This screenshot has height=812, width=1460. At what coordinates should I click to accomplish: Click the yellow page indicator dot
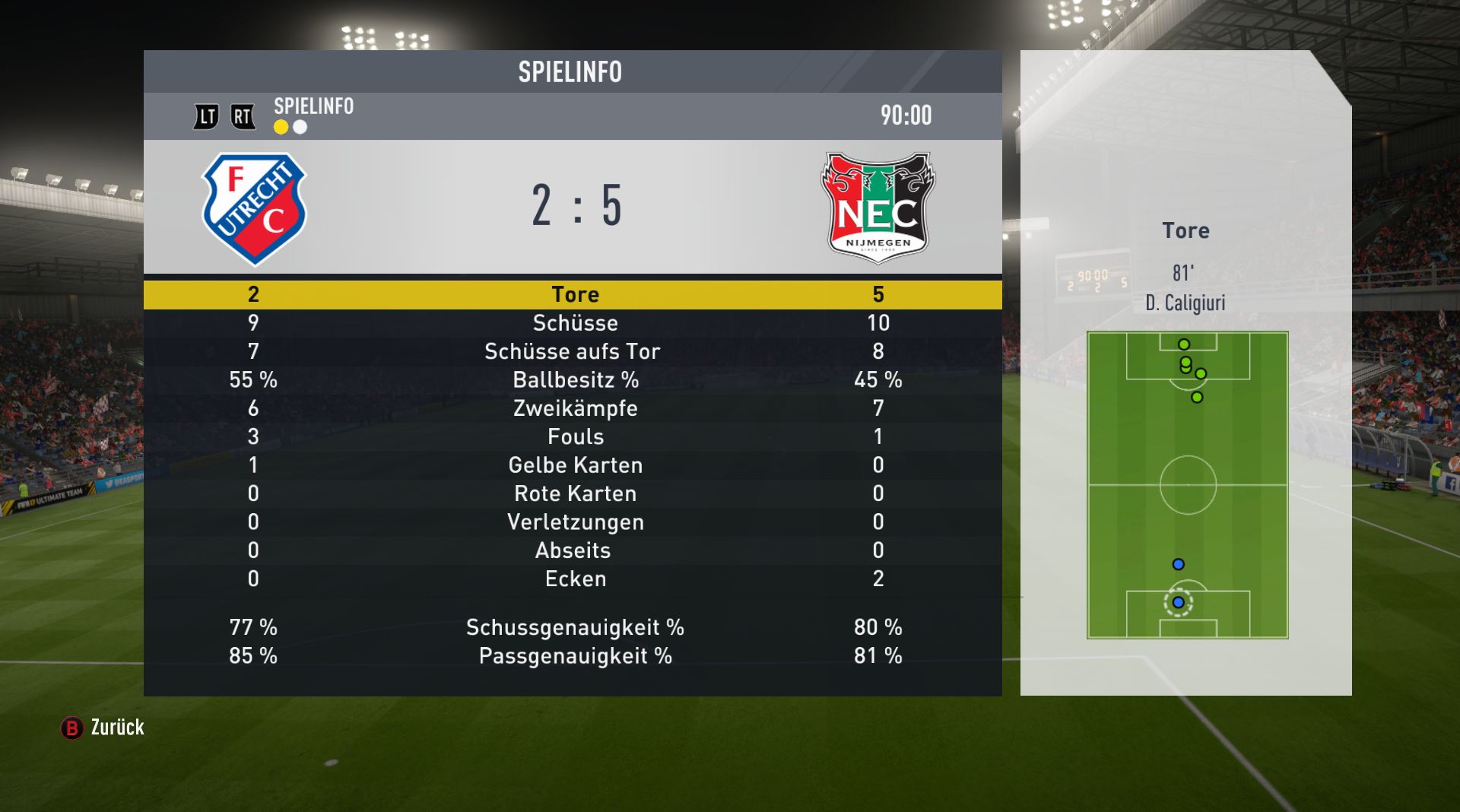[281, 127]
